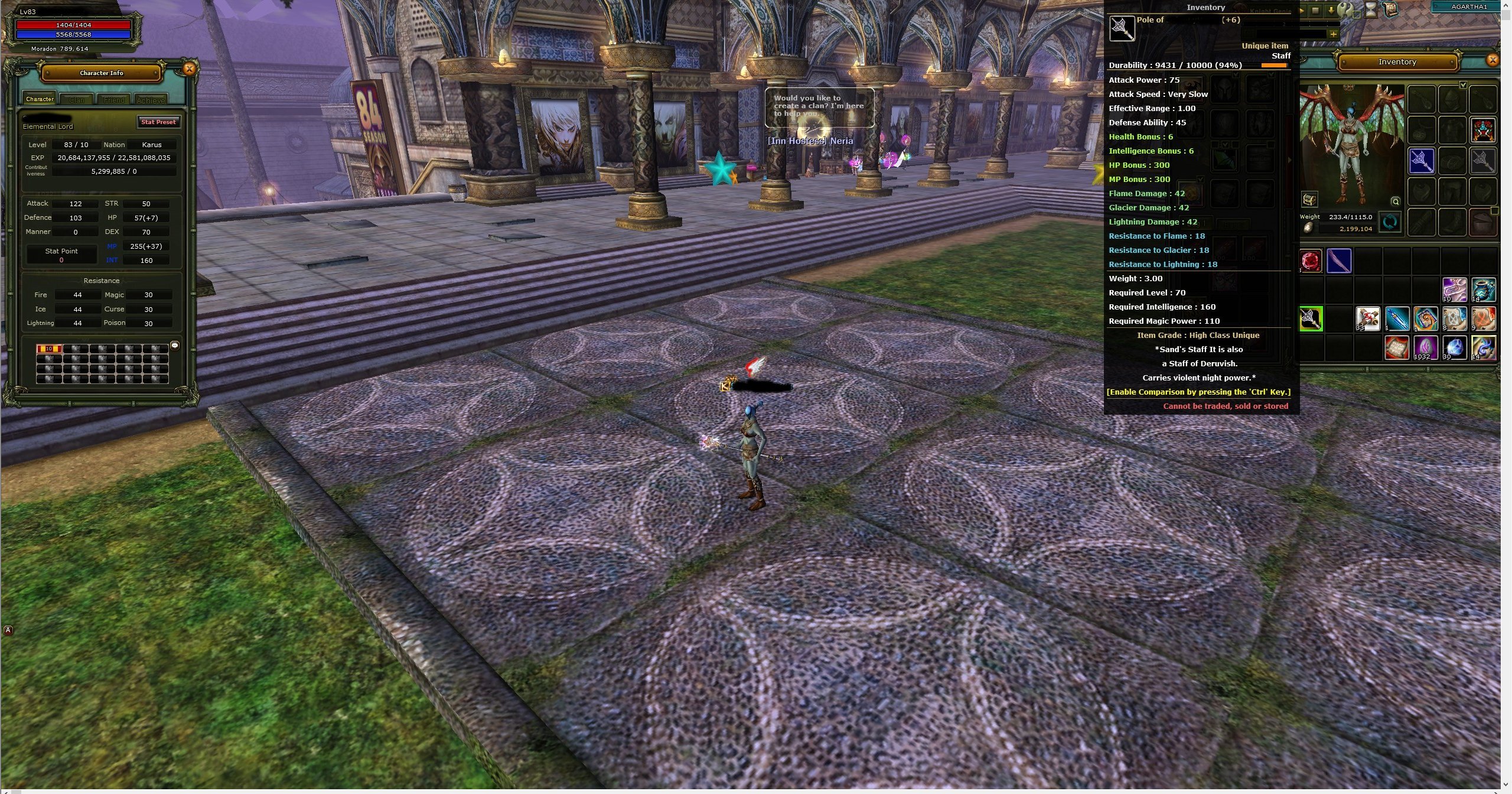
Task: Click the magnifier icon on character preview
Action: pos(1395,201)
